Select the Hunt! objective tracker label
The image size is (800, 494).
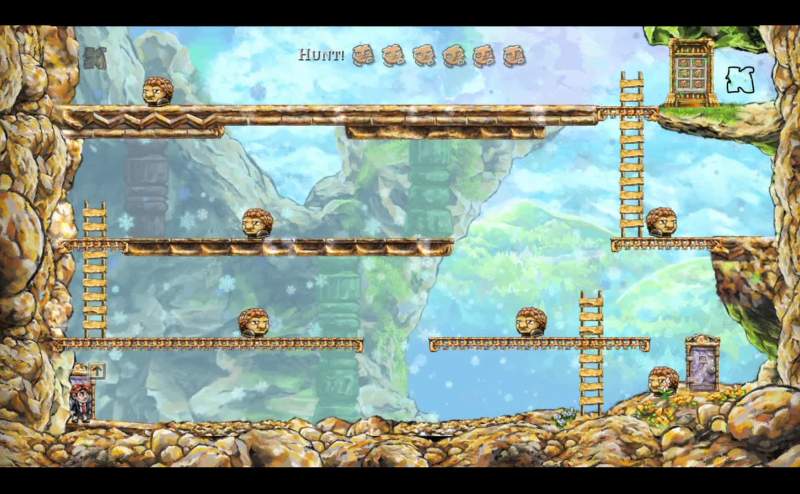tap(321, 54)
